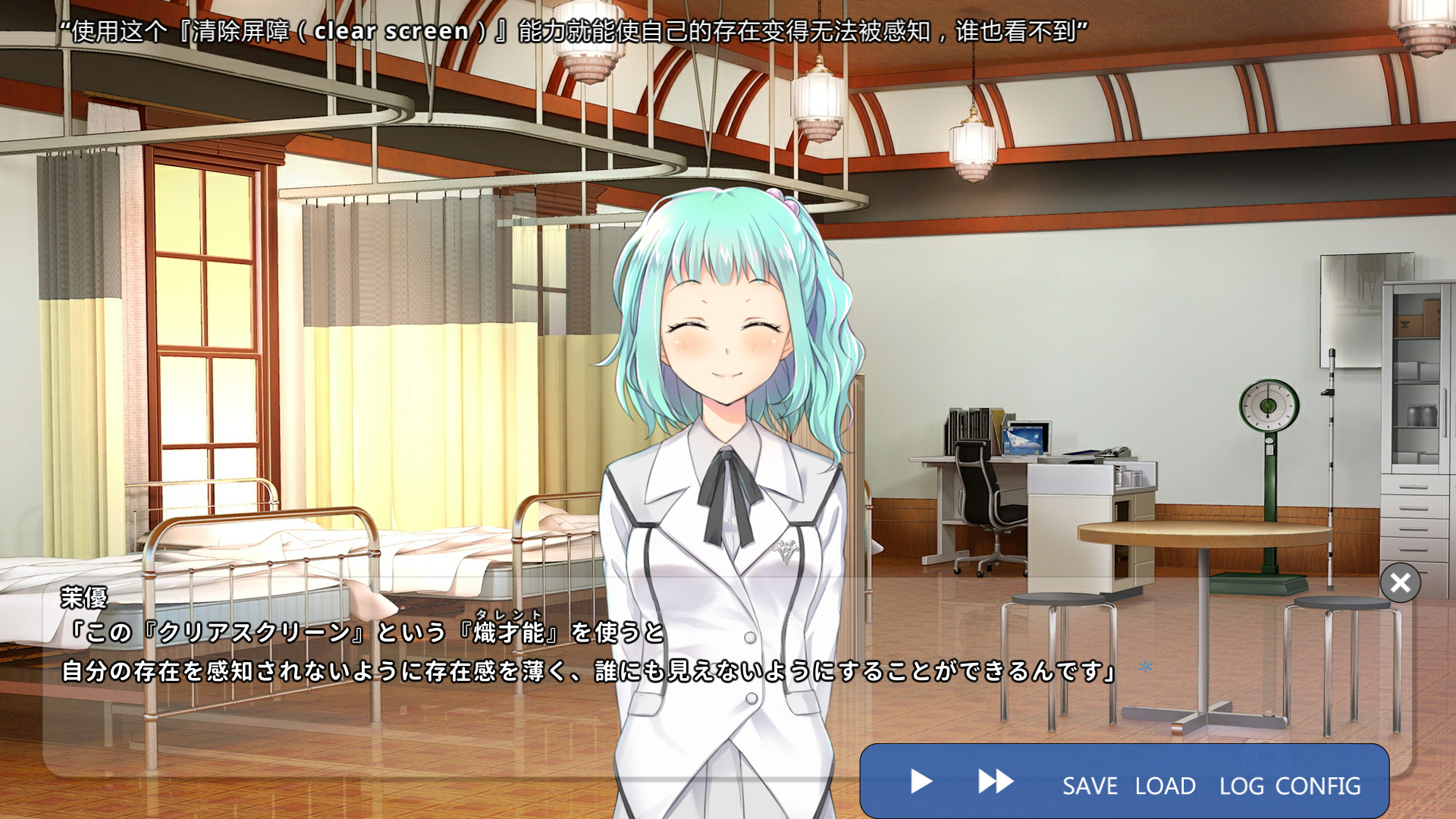Open the SAVE screen
This screenshot has width=1456, height=819.
click(x=1090, y=786)
